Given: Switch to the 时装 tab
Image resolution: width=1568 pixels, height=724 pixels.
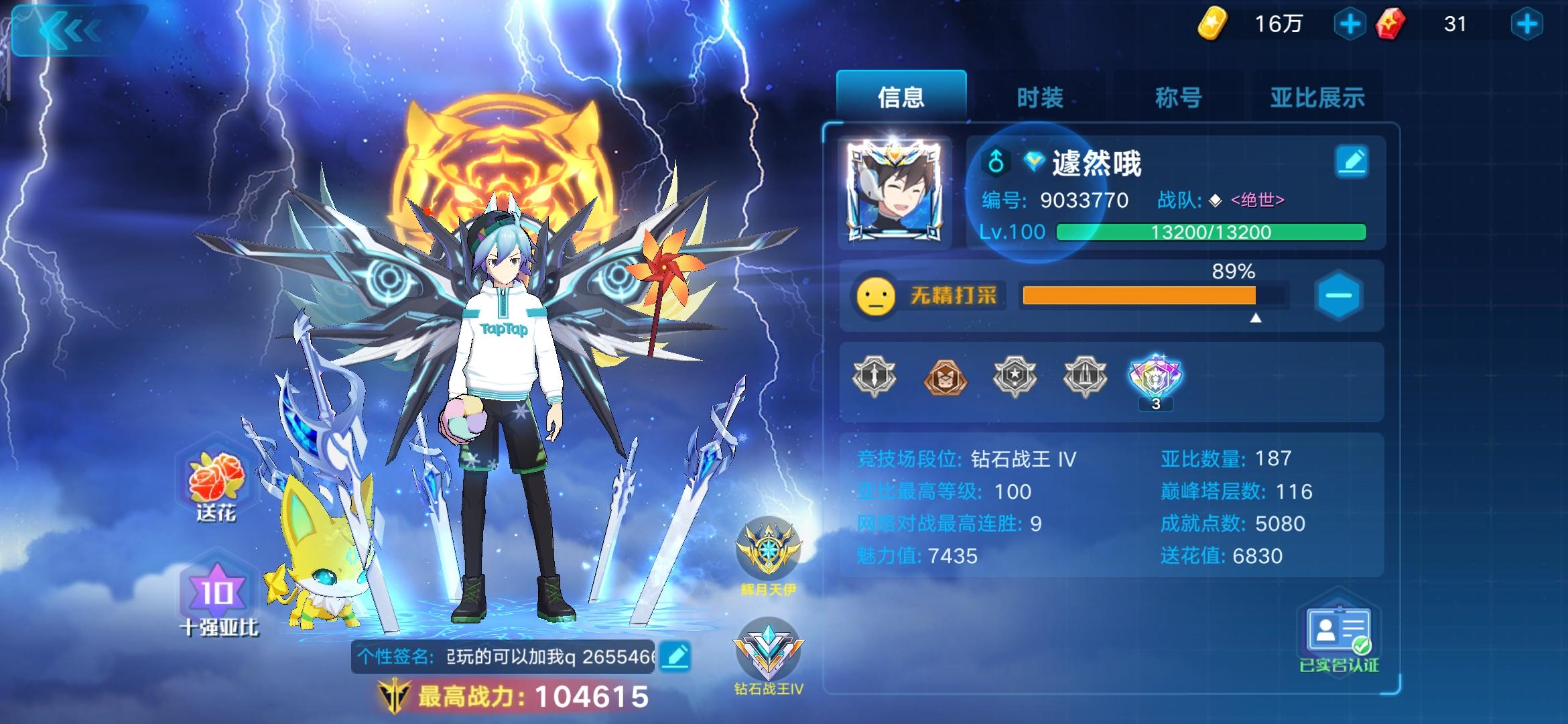Looking at the screenshot, I should pos(1040,96).
